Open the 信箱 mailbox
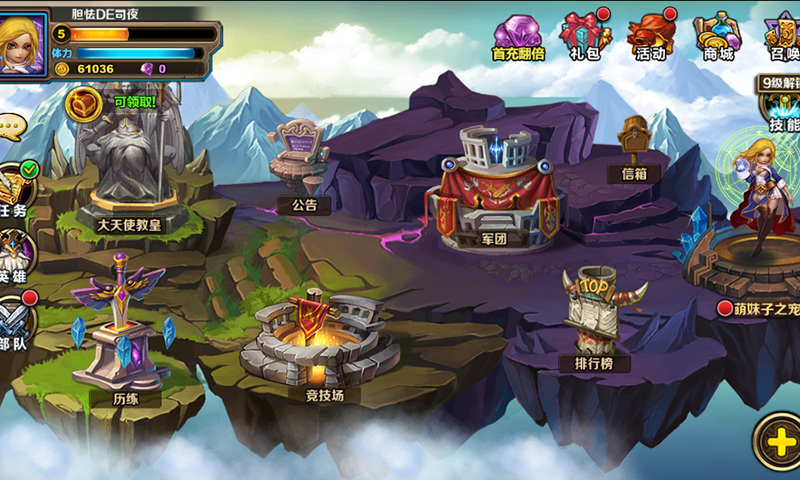Screen dimensions: 800x480 (634, 145)
